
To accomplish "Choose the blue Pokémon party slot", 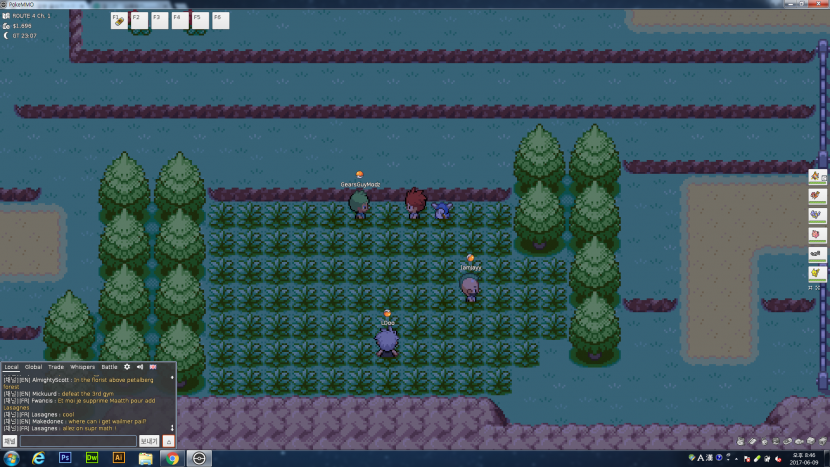I will point(818,215).
